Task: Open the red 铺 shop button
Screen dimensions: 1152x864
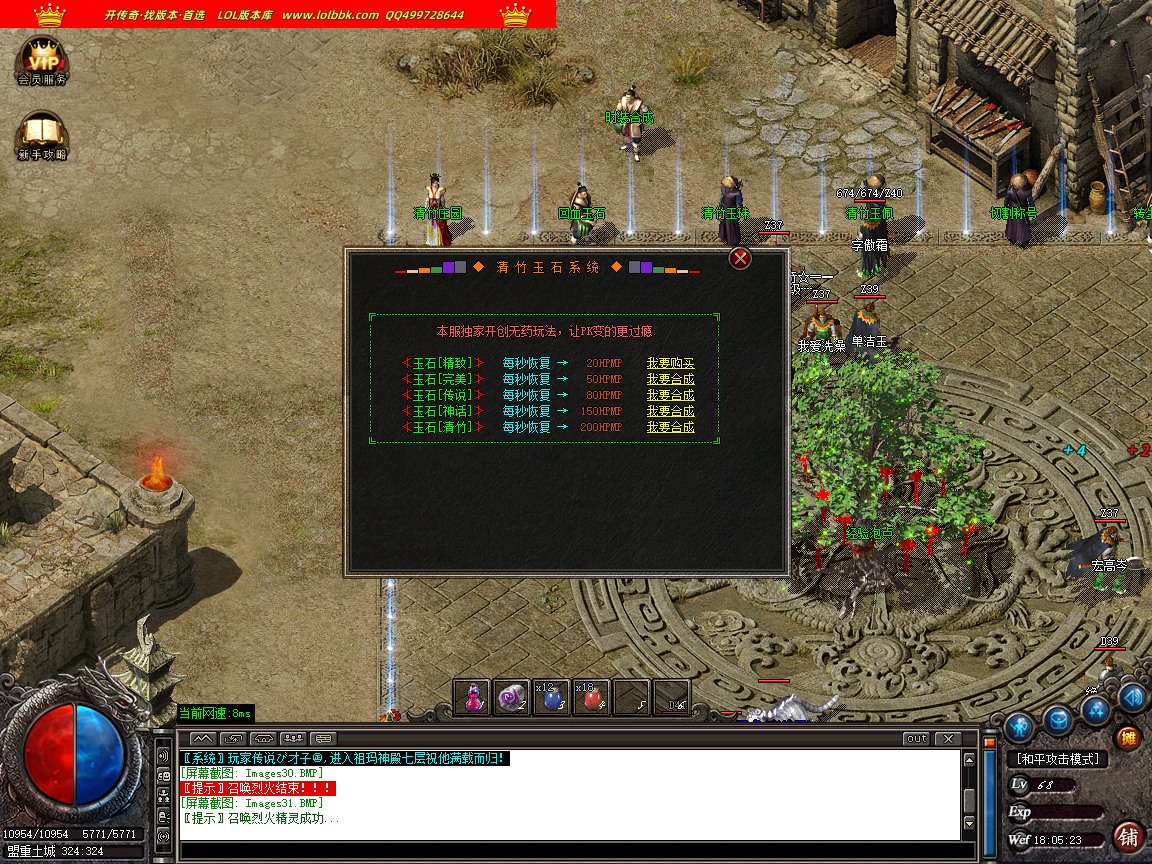Action: (1128, 836)
